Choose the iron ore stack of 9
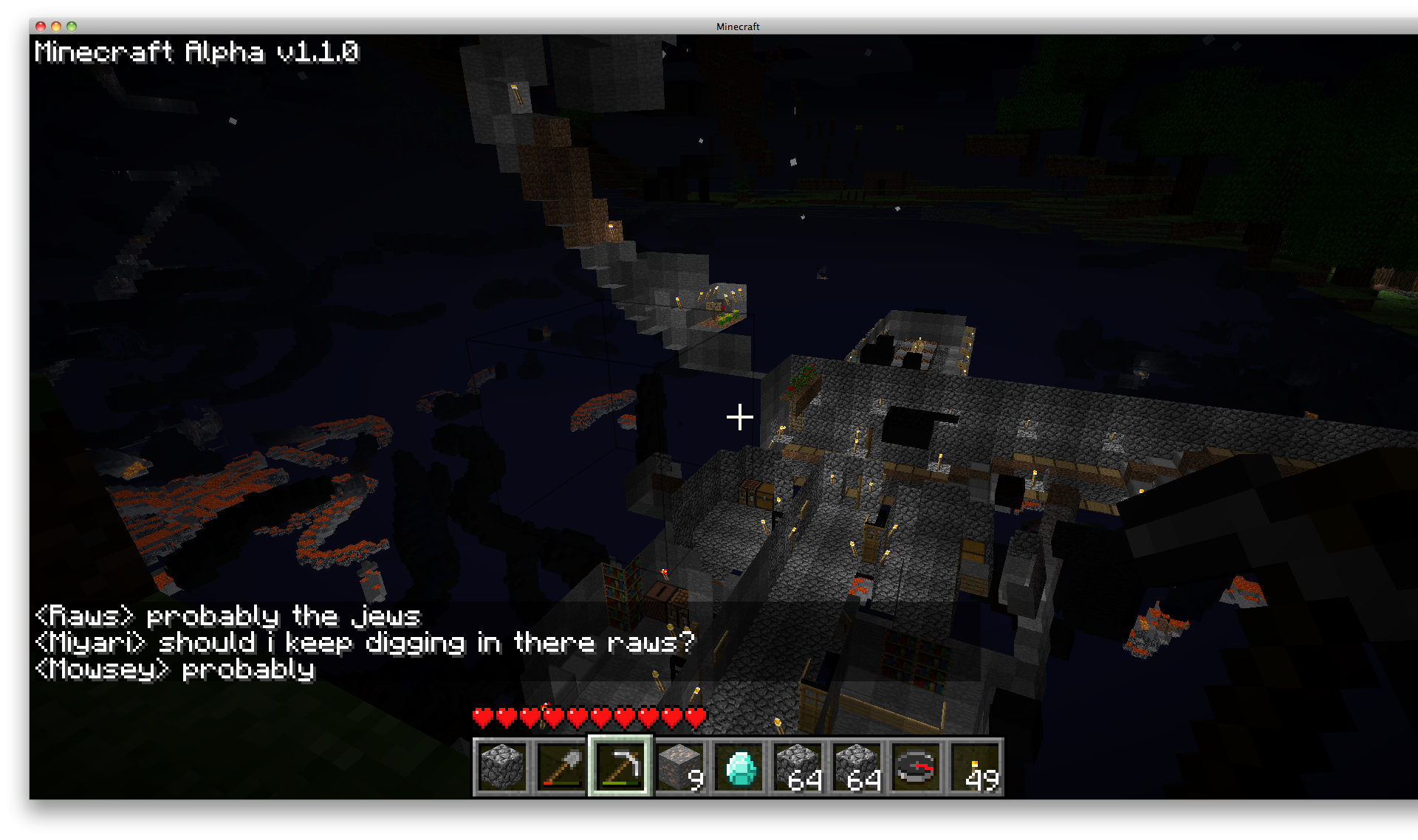The height and width of the screenshot is (840, 1418). coord(679,768)
